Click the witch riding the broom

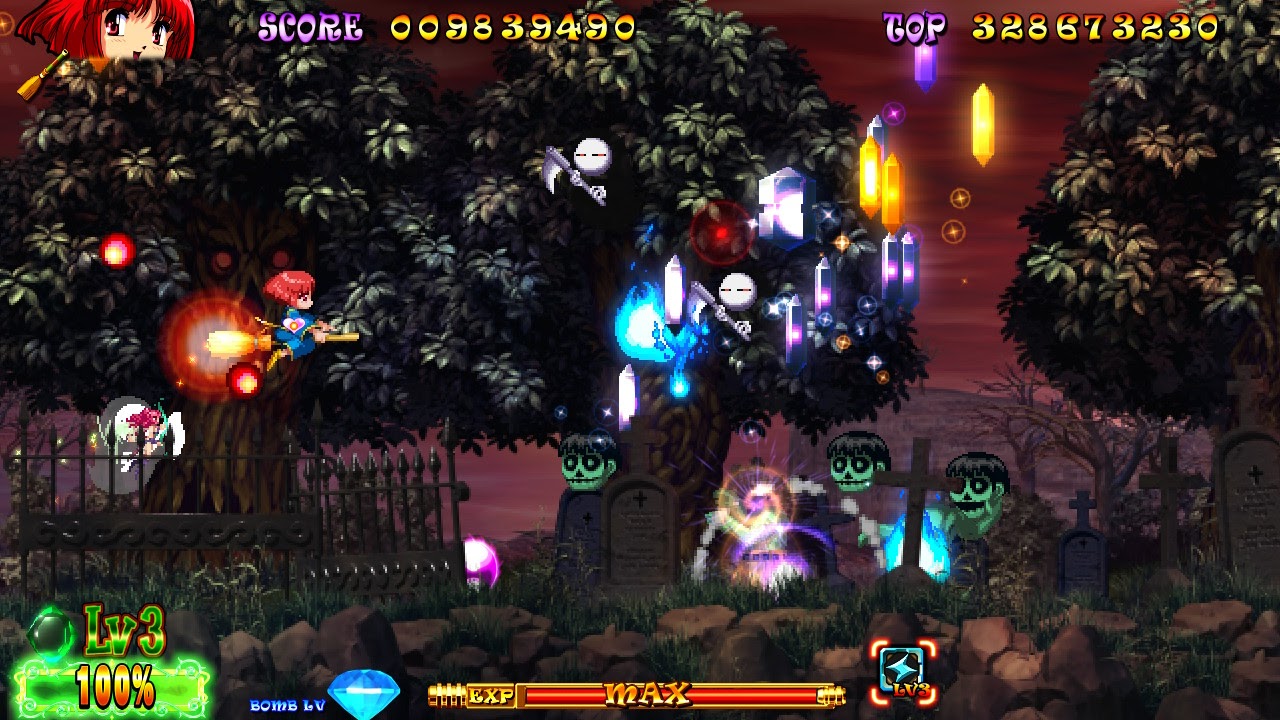294,320
